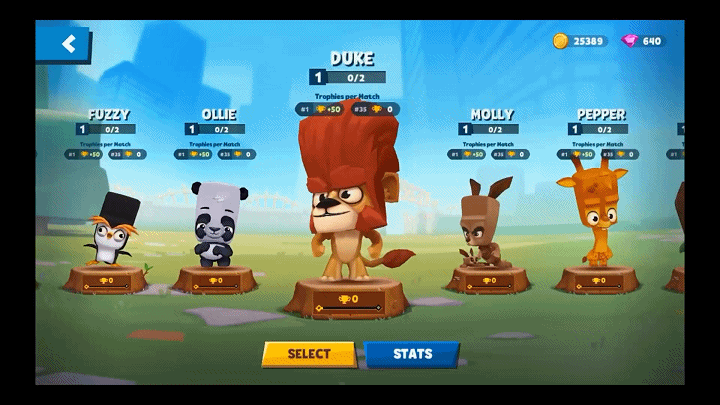This screenshot has width=720, height=405.
Task: Open the Stats panel for Duke
Action: coord(412,354)
